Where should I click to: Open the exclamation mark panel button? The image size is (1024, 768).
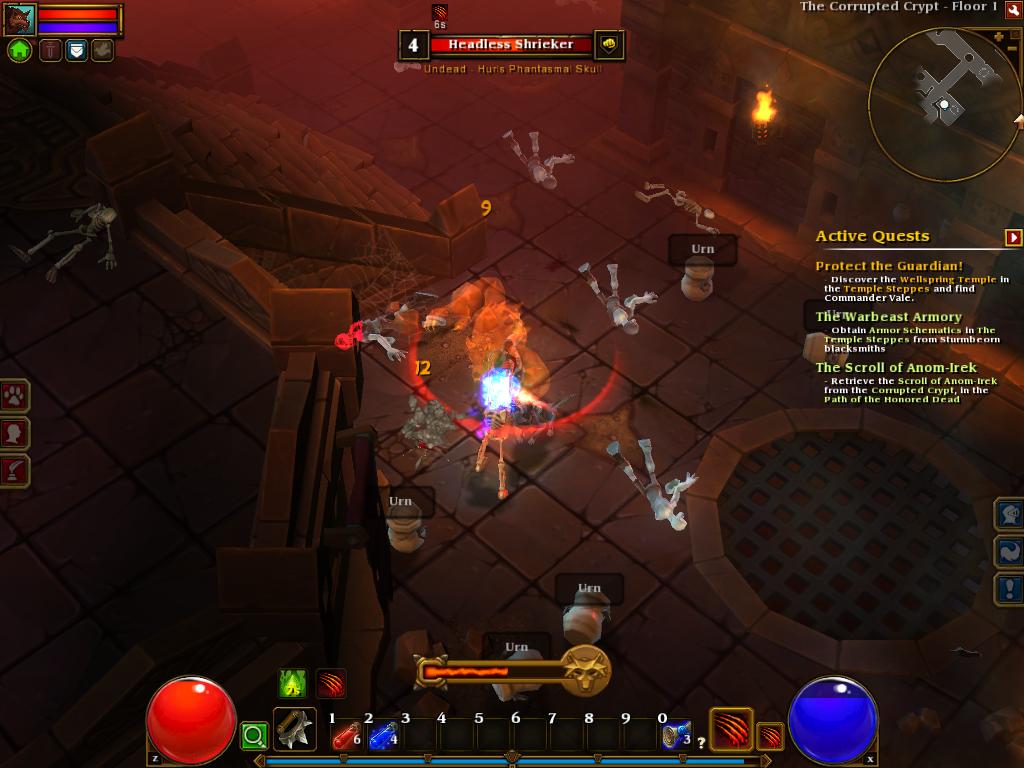pyautogui.click(x=1008, y=589)
